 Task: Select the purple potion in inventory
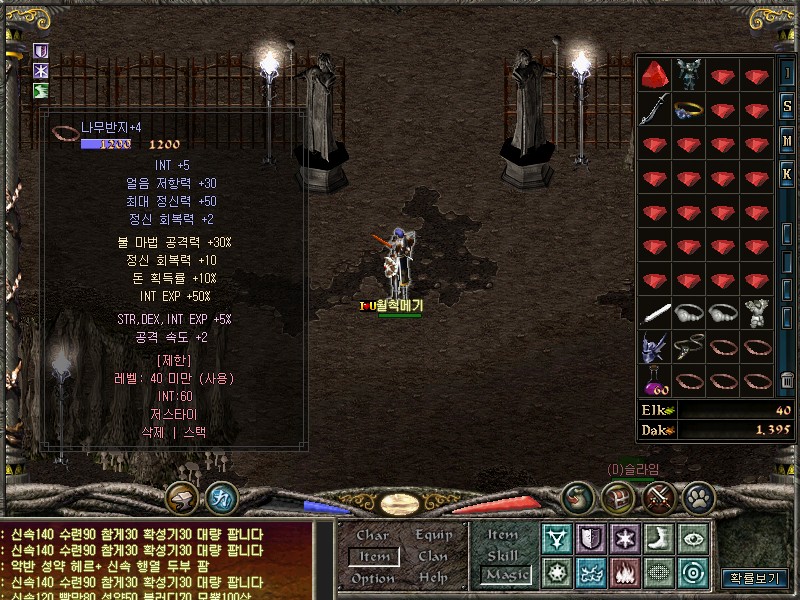click(655, 381)
